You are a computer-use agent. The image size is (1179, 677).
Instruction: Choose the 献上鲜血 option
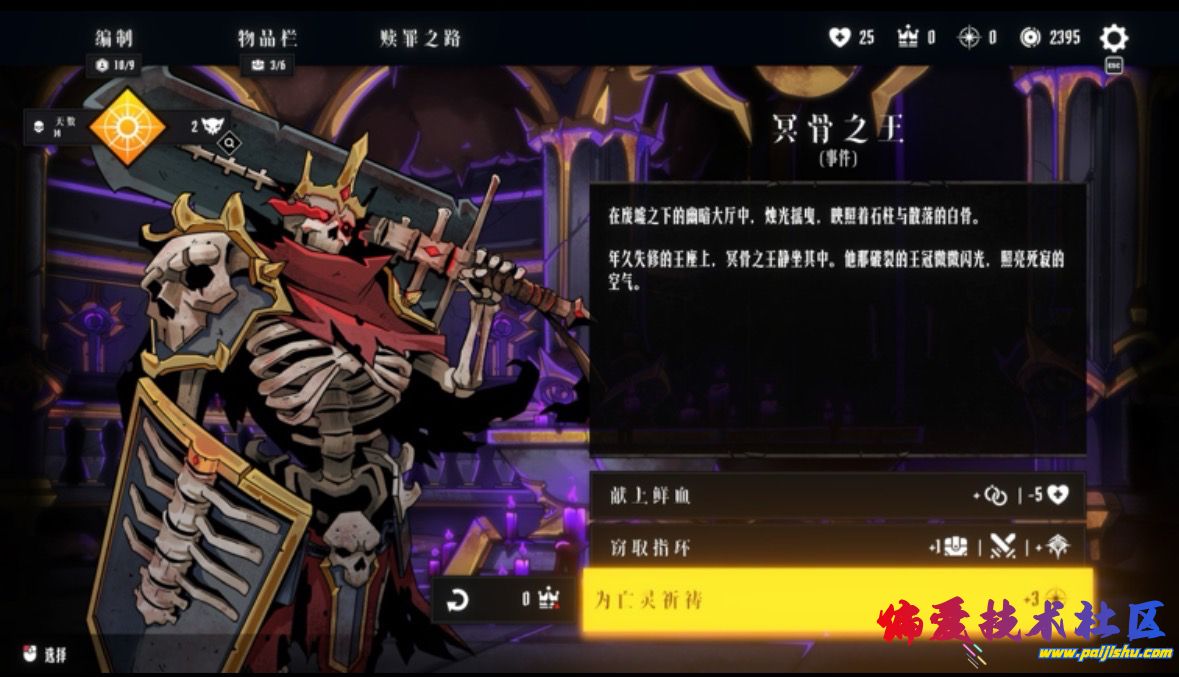point(836,496)
